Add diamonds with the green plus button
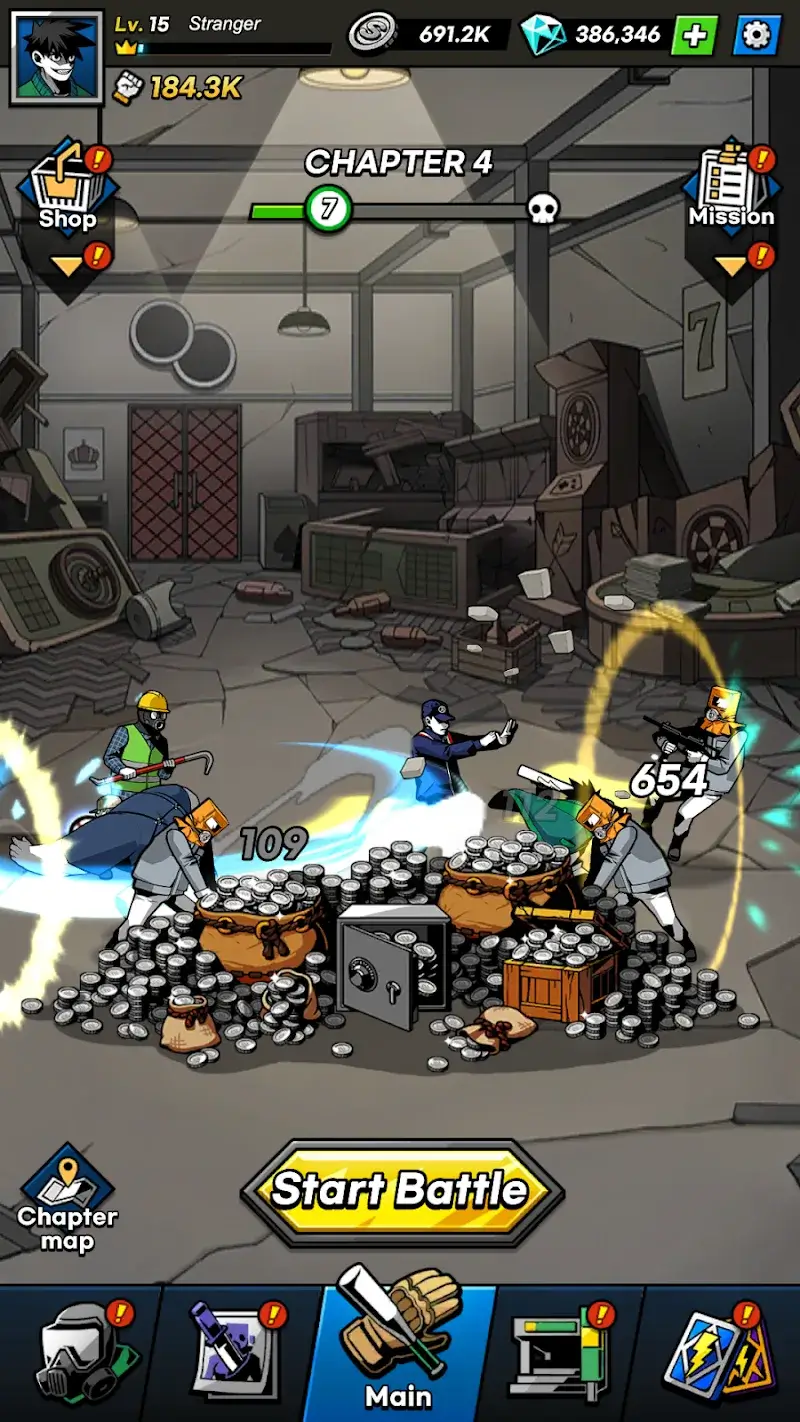This screenshot has height=1422, width=800. pyautogui.click(x=694, y=36)
